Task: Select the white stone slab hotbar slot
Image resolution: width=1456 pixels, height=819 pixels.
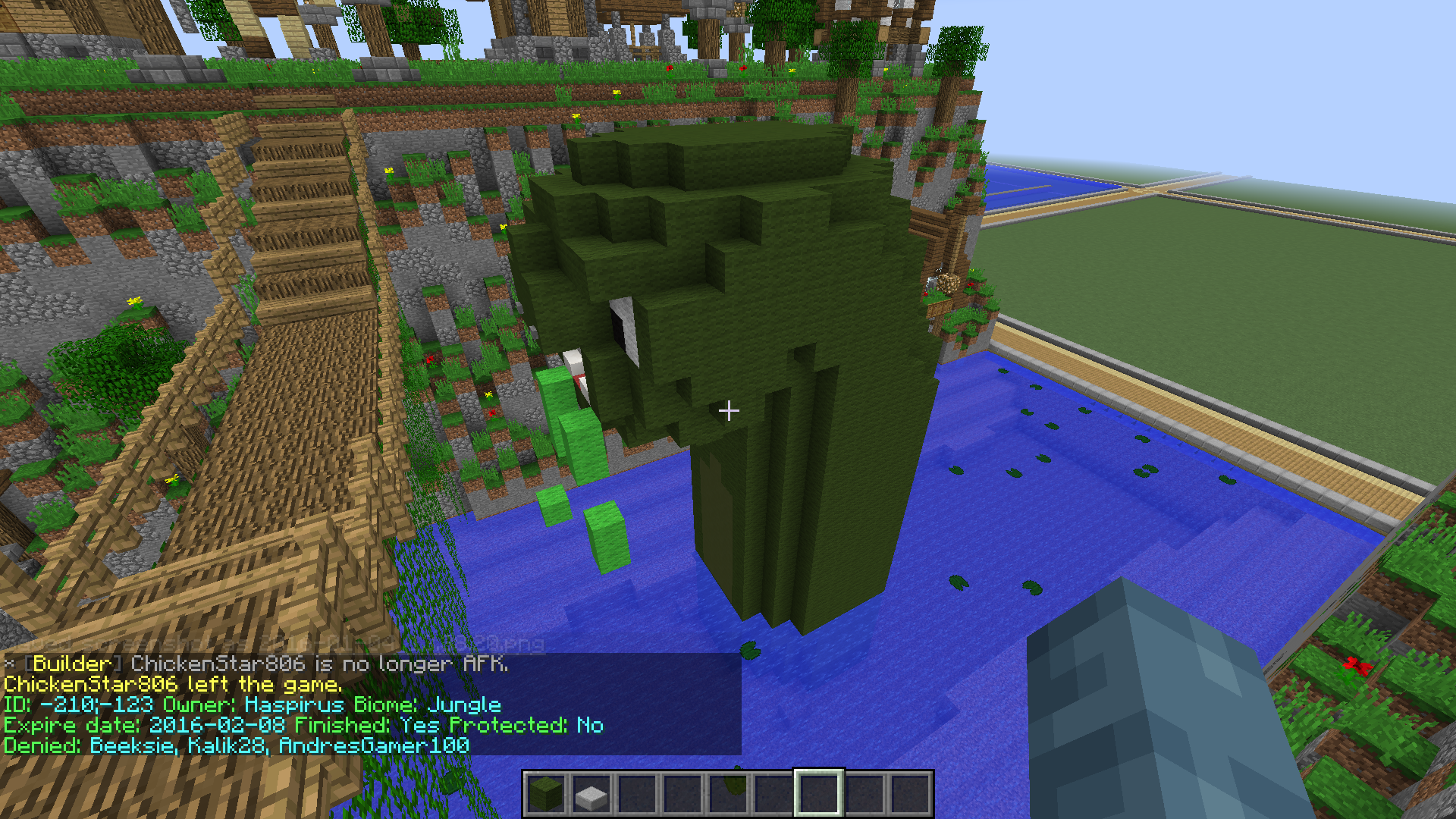Action: [x=591, y=794]
